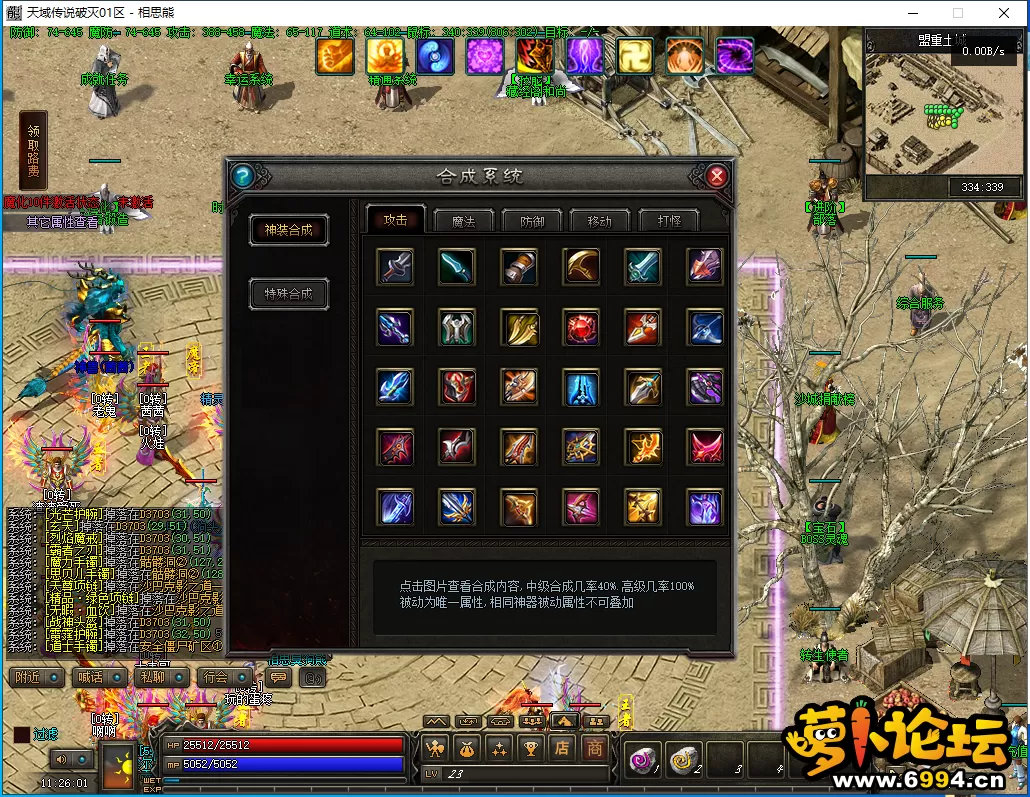Open the synthesis help question-mark button

241,177
